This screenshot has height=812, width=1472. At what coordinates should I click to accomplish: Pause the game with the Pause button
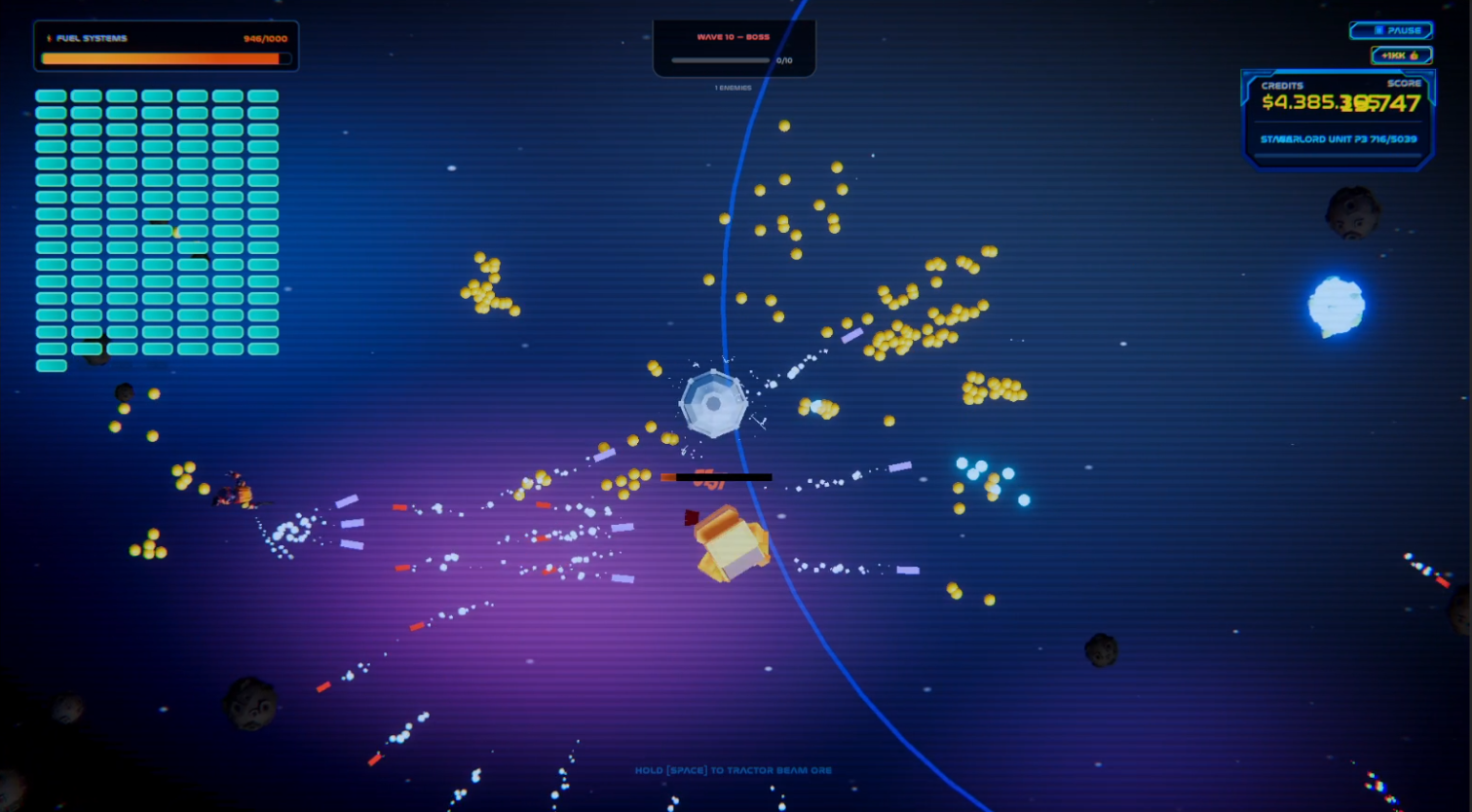[x=1390, y=31]
